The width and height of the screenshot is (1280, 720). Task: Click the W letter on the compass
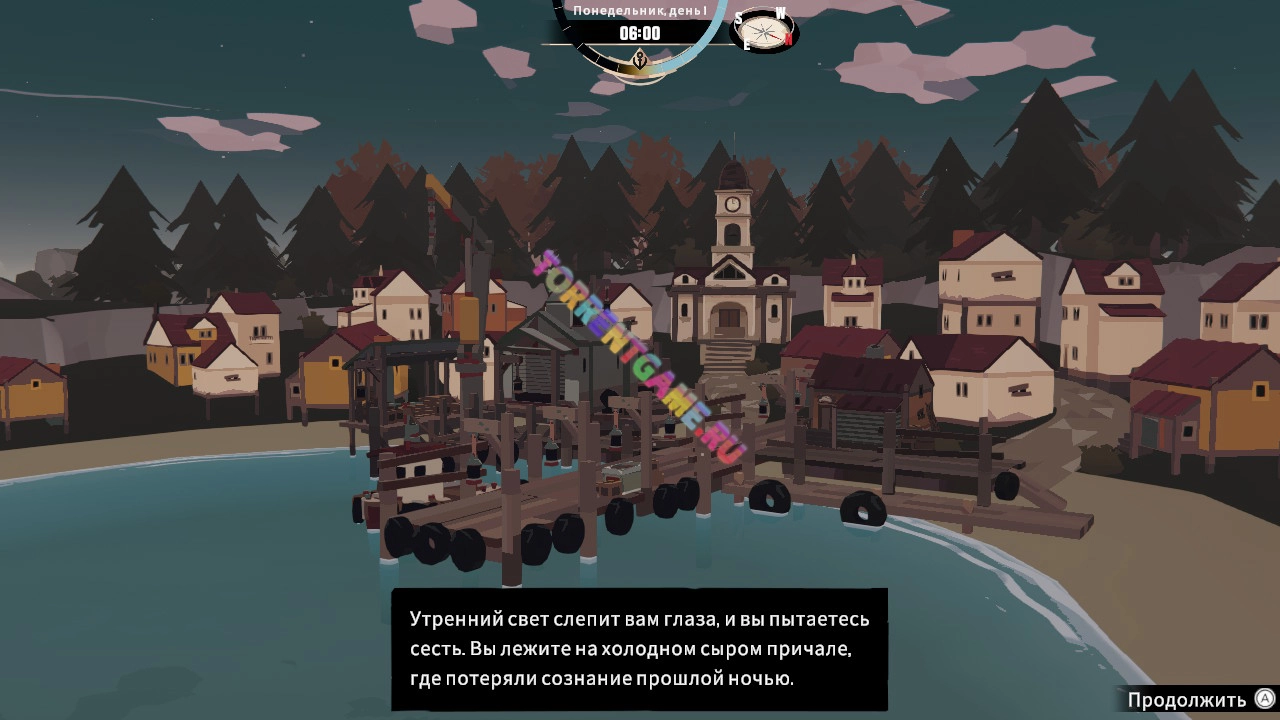[x=781, y=13]
